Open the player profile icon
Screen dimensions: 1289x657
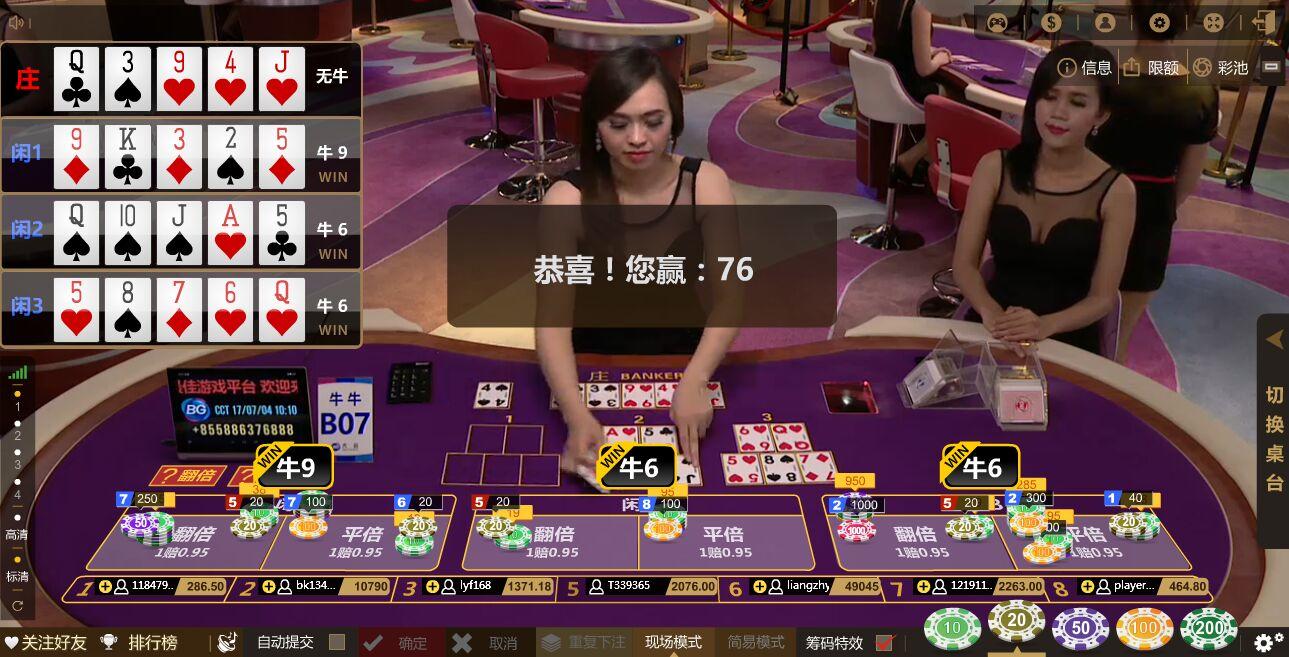tap(1105, 23)
